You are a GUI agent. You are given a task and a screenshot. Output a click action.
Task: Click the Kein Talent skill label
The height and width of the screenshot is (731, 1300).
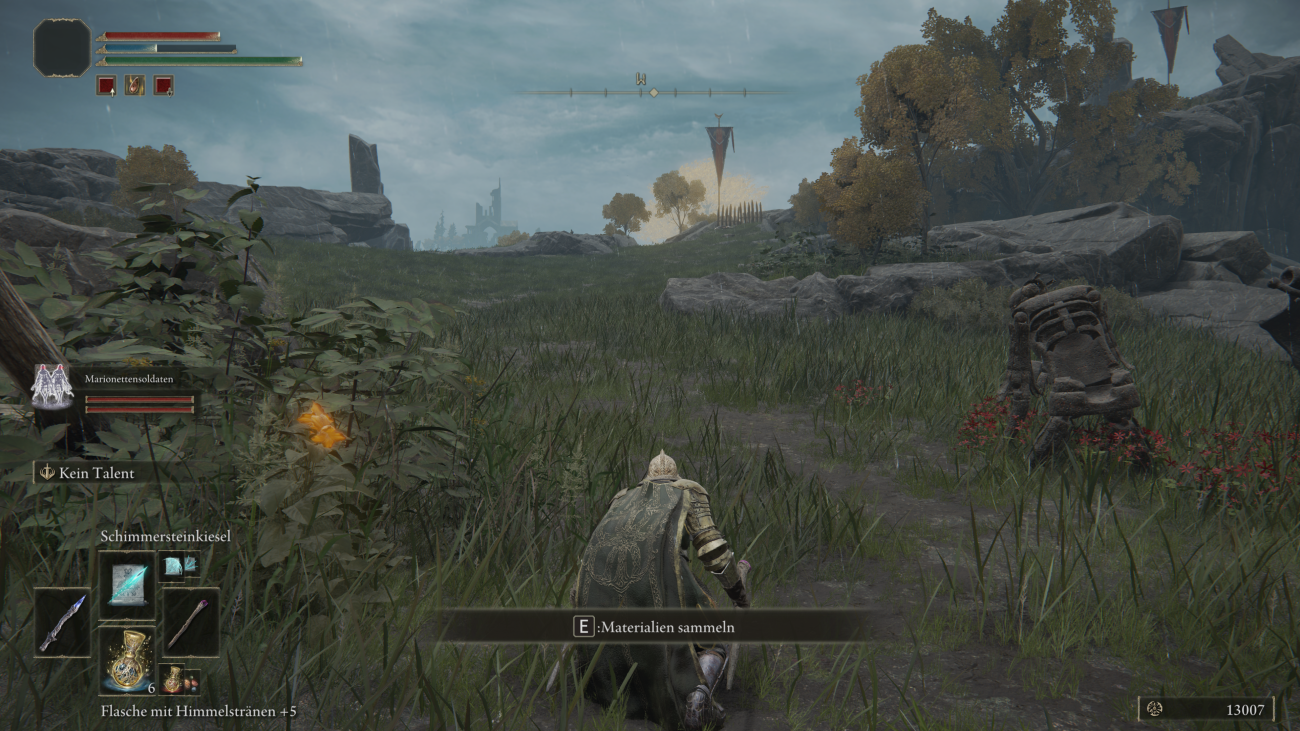[96, 473]
